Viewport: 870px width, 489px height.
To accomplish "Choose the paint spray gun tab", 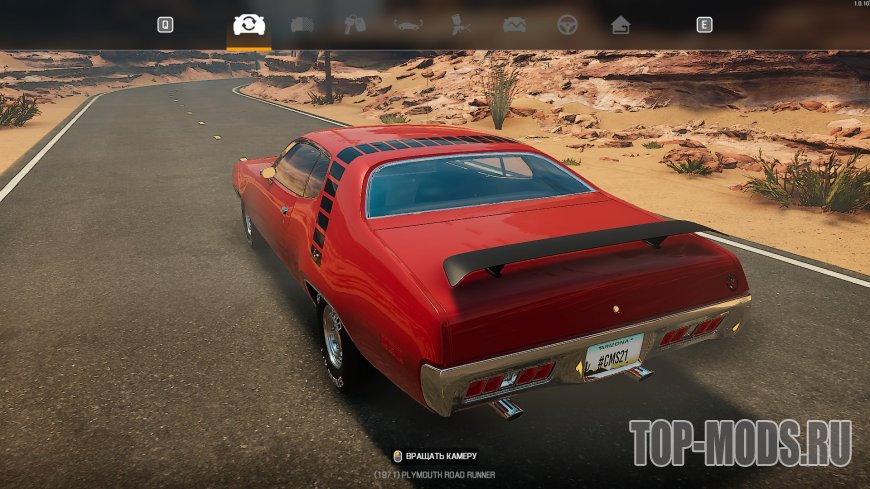I will pyautogui.click(x=461, y=25).
